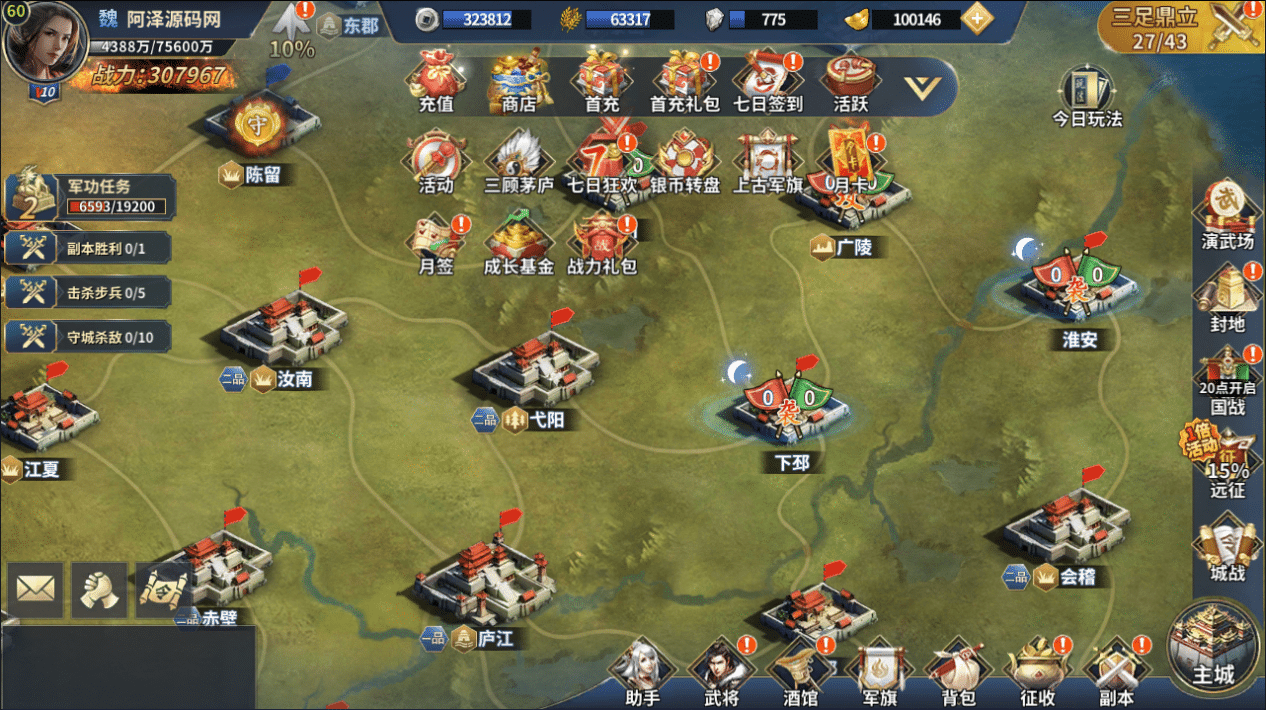Claim the 七日签到 sign-in reward

[x=765, y=82]
